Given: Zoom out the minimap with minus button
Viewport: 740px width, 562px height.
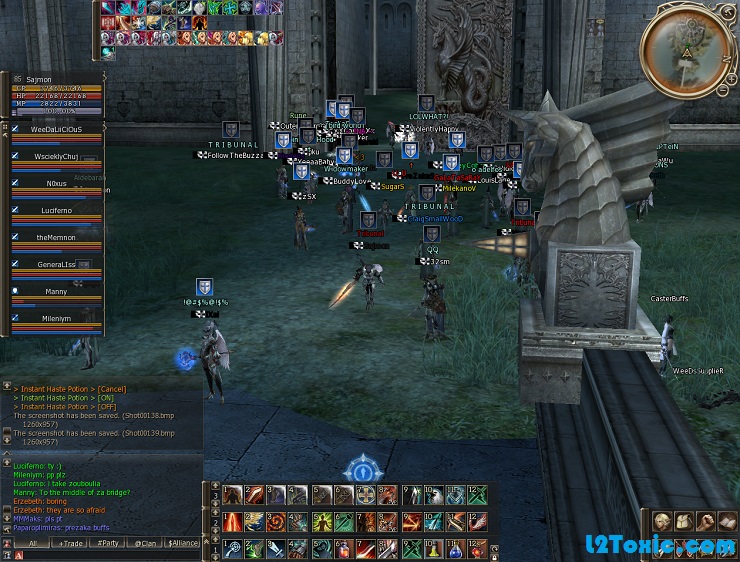Looking at the screenshot, I should pyautogui.click(x=723, y=90).
